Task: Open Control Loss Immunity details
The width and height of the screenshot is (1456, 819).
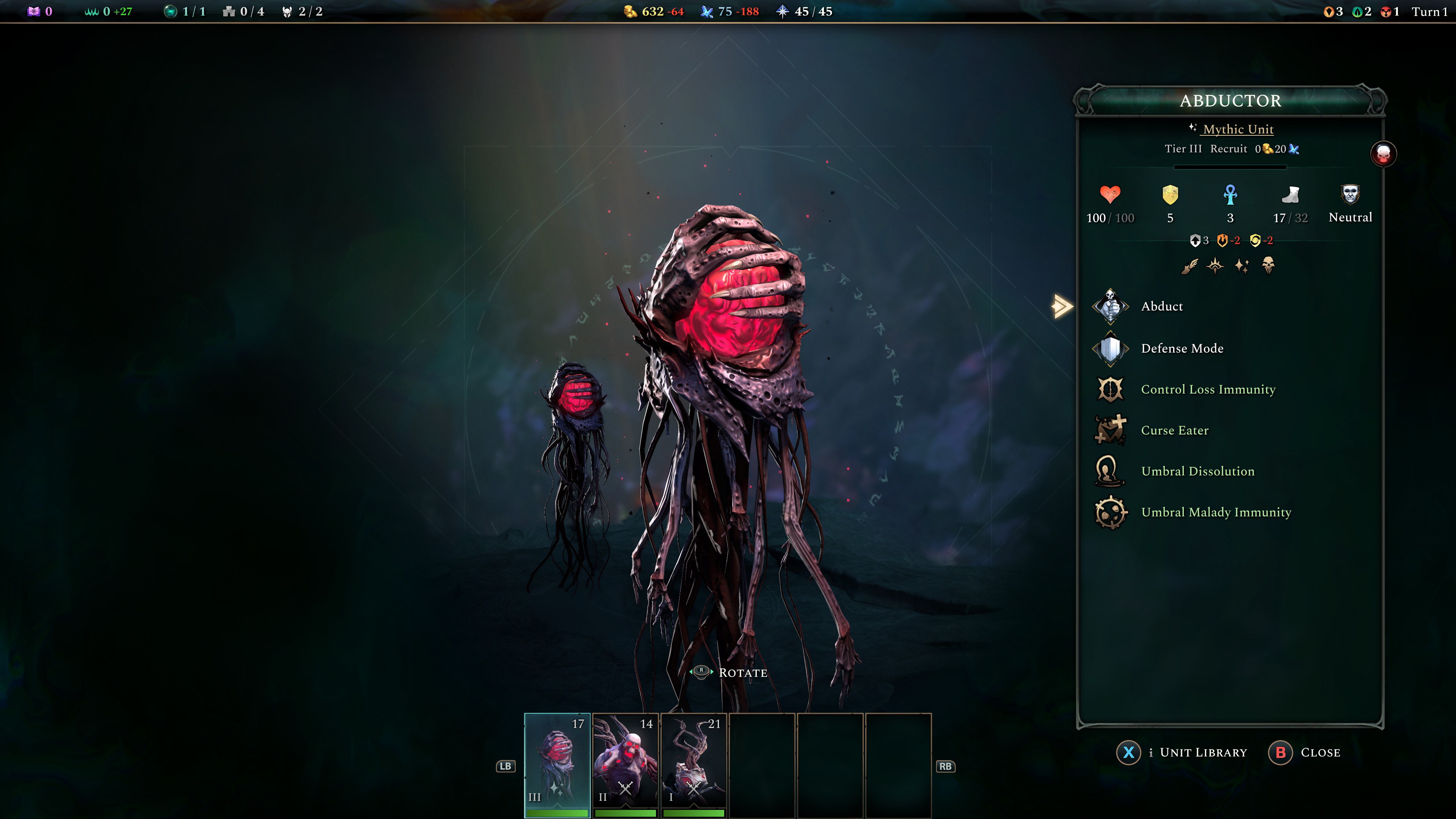Action: [1207, 389]
